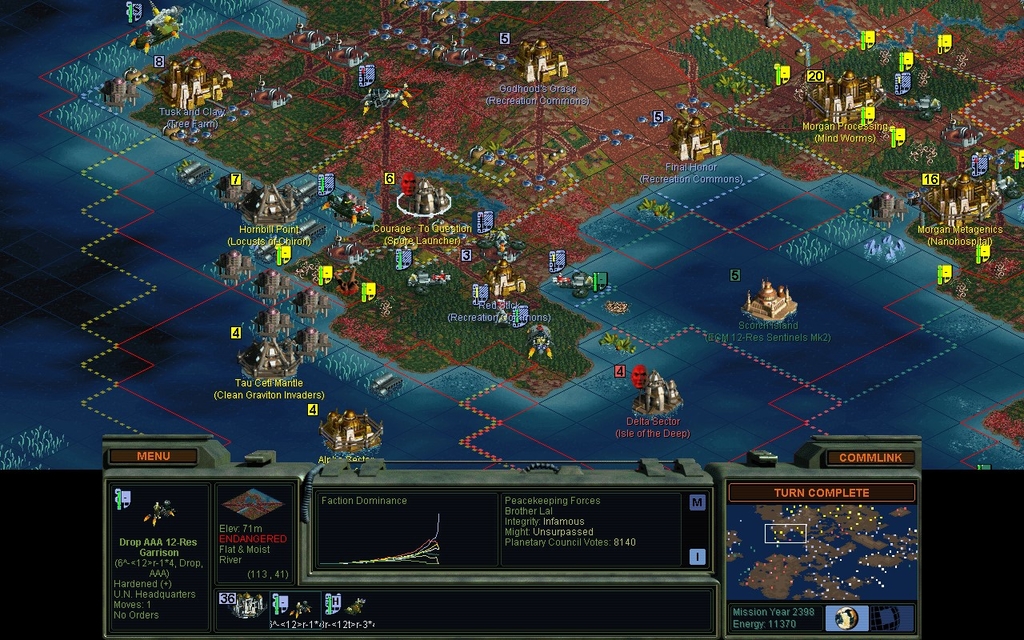Image resolution: width=1024 pixels, height=640 pixels.
Task: Toggle the I button in info panel
Action: pyautogui.click(x=697, y=557)
